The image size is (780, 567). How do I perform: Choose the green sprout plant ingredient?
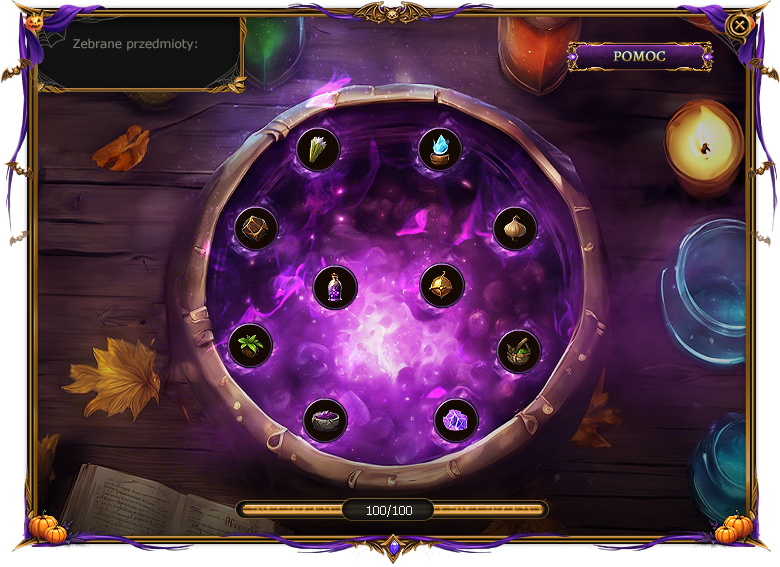pyautogui.click(x=250, y=346)
